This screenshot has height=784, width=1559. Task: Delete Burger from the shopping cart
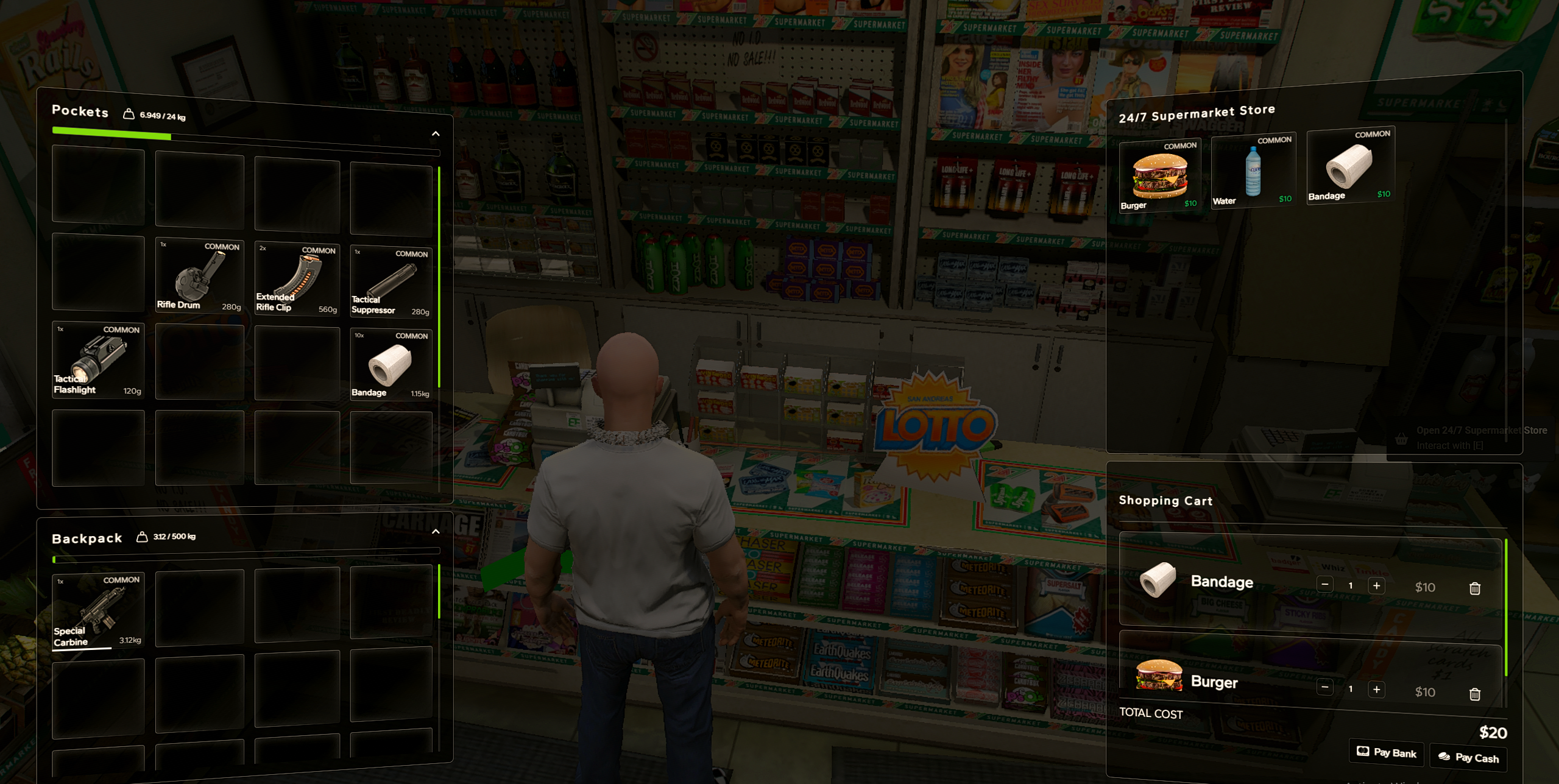click(1474, 694)
